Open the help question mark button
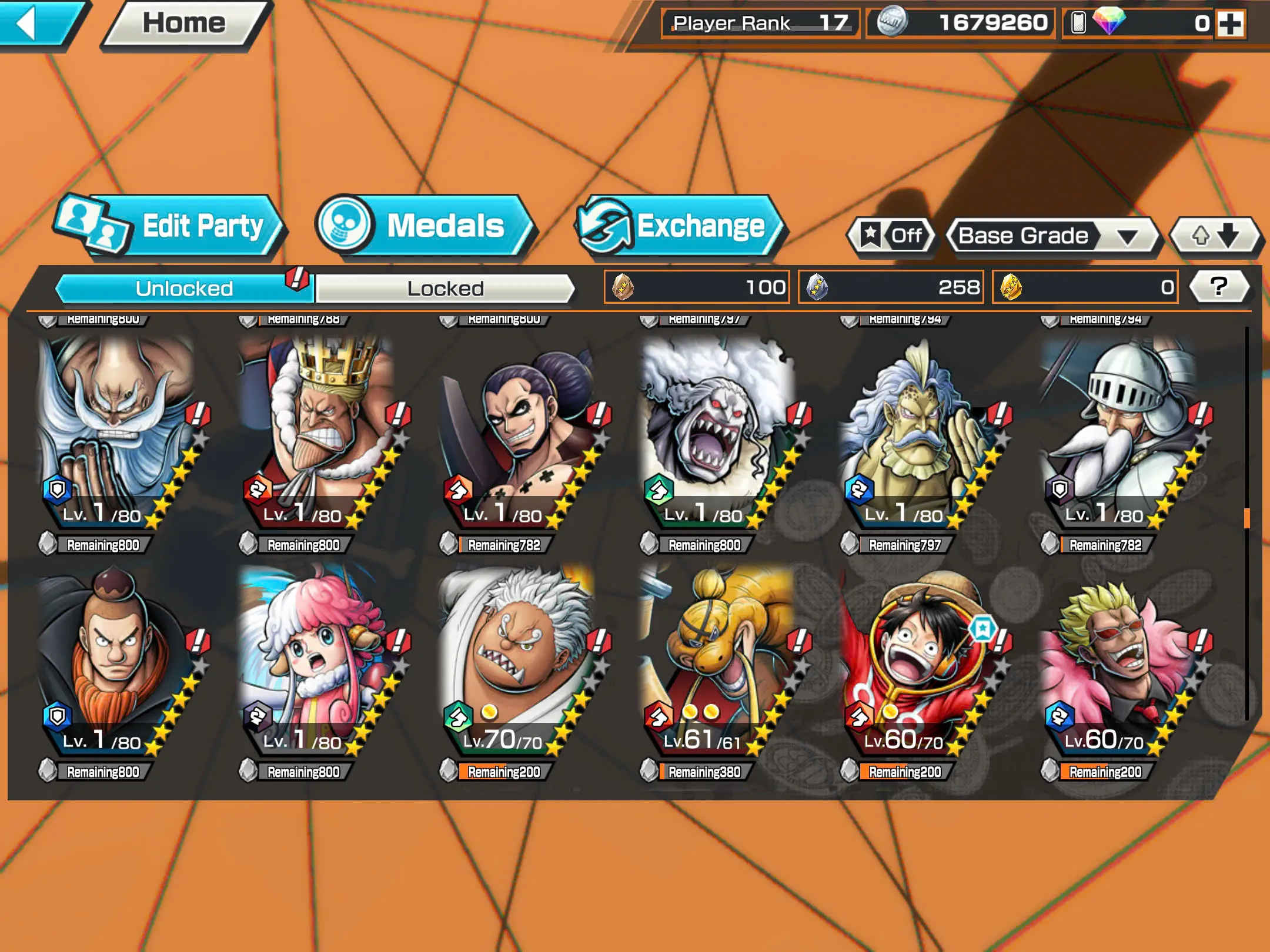1270x952 pixels. (x=1218, y=287)
